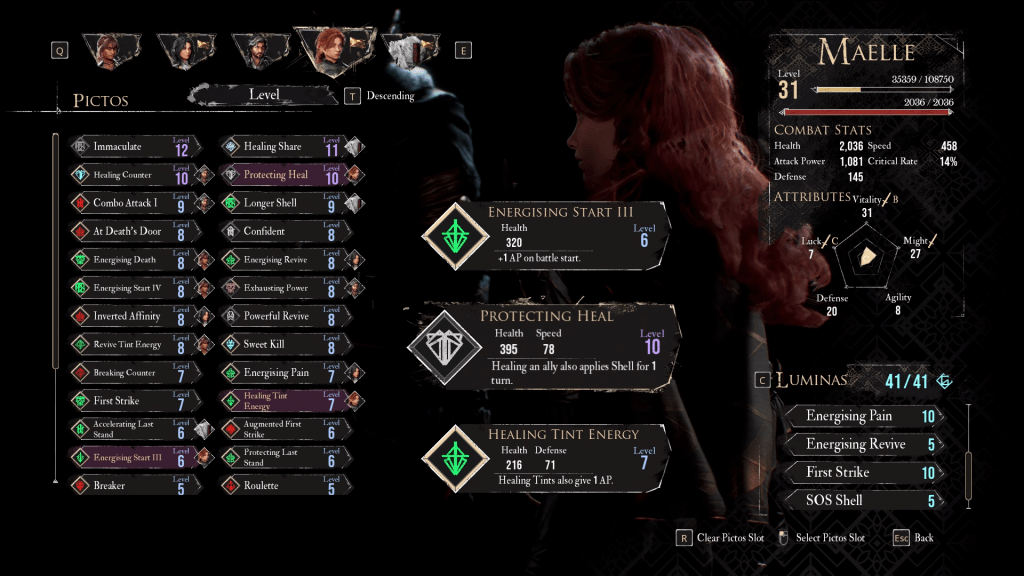1024x576 pixels.
Task: Pick the At Death's Door picto
Action: point(130,231)
